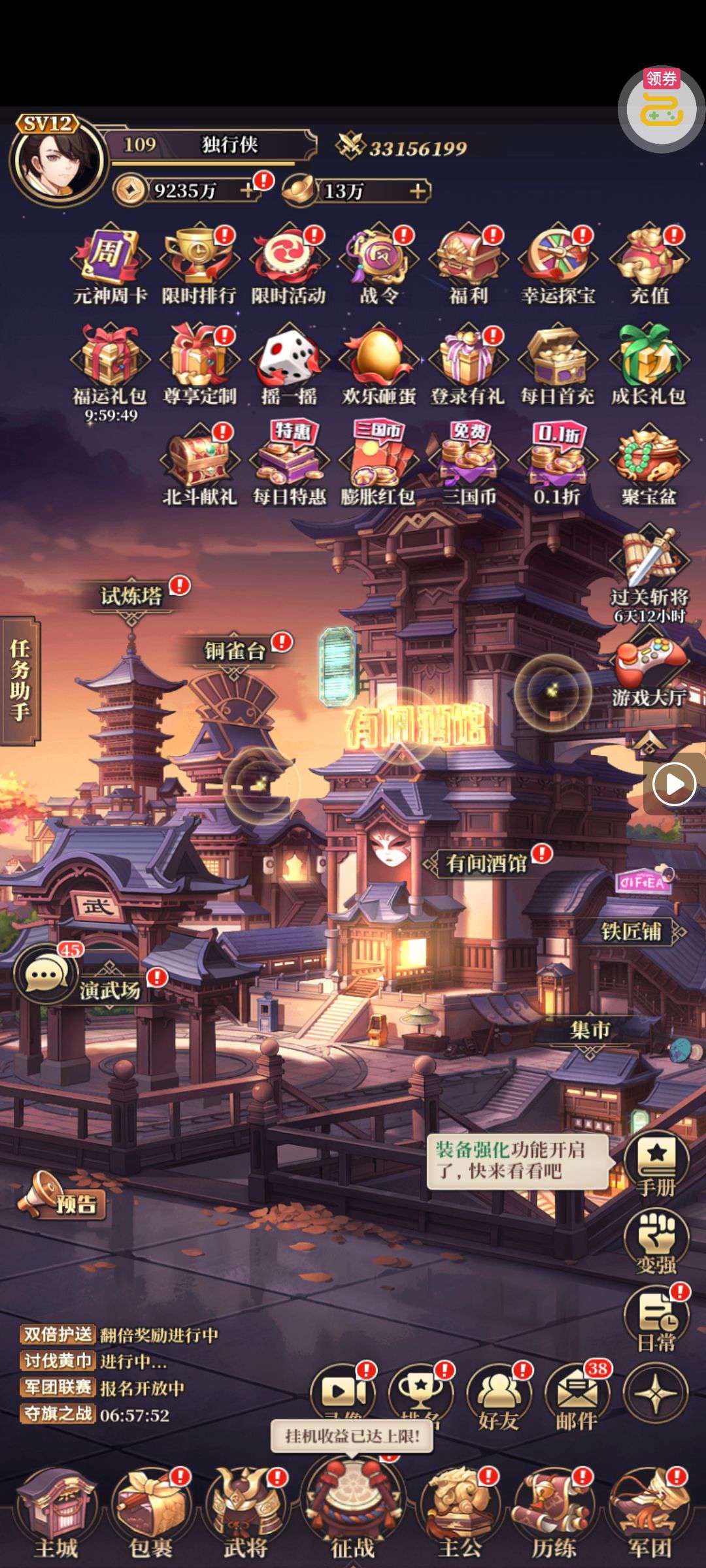Open the 游戏大厅 game hall

tap(648, 673)
